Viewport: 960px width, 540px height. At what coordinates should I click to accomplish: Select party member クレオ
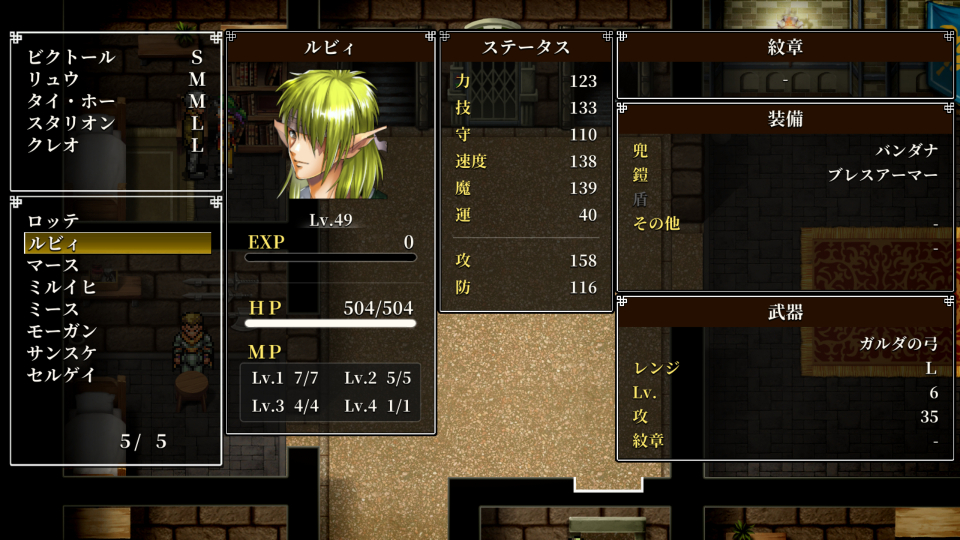53,145
